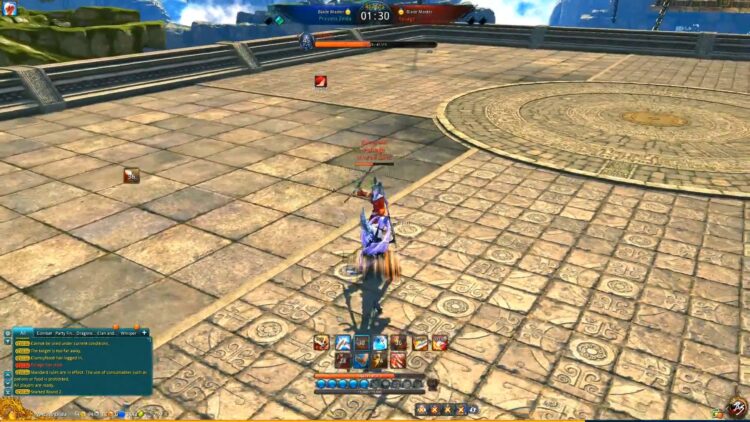Click the skill icon floating on the left floor
The height and width of the screenshot is (422, 750).
(x=132, y=175)
